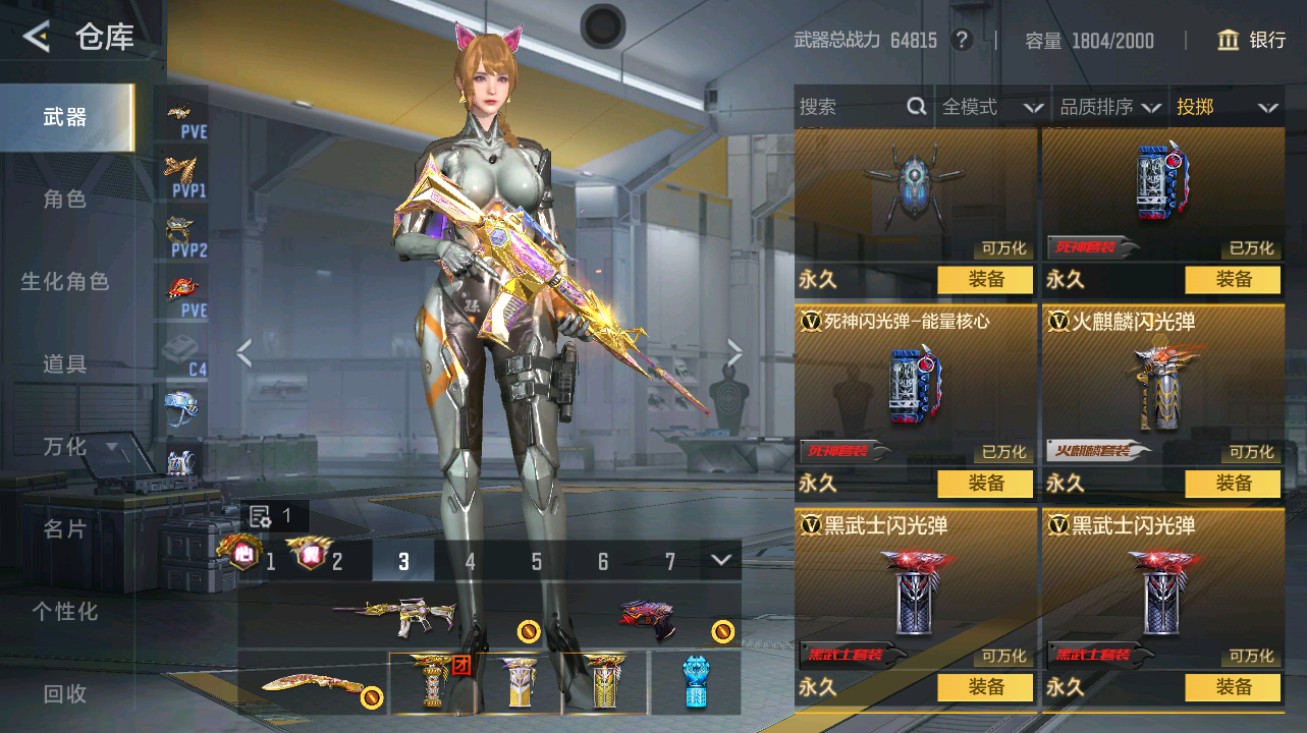Equip the 死神闪光弹-能量核心 grenade
Viewport: 1307px width, 733px height.
point(984,483)
